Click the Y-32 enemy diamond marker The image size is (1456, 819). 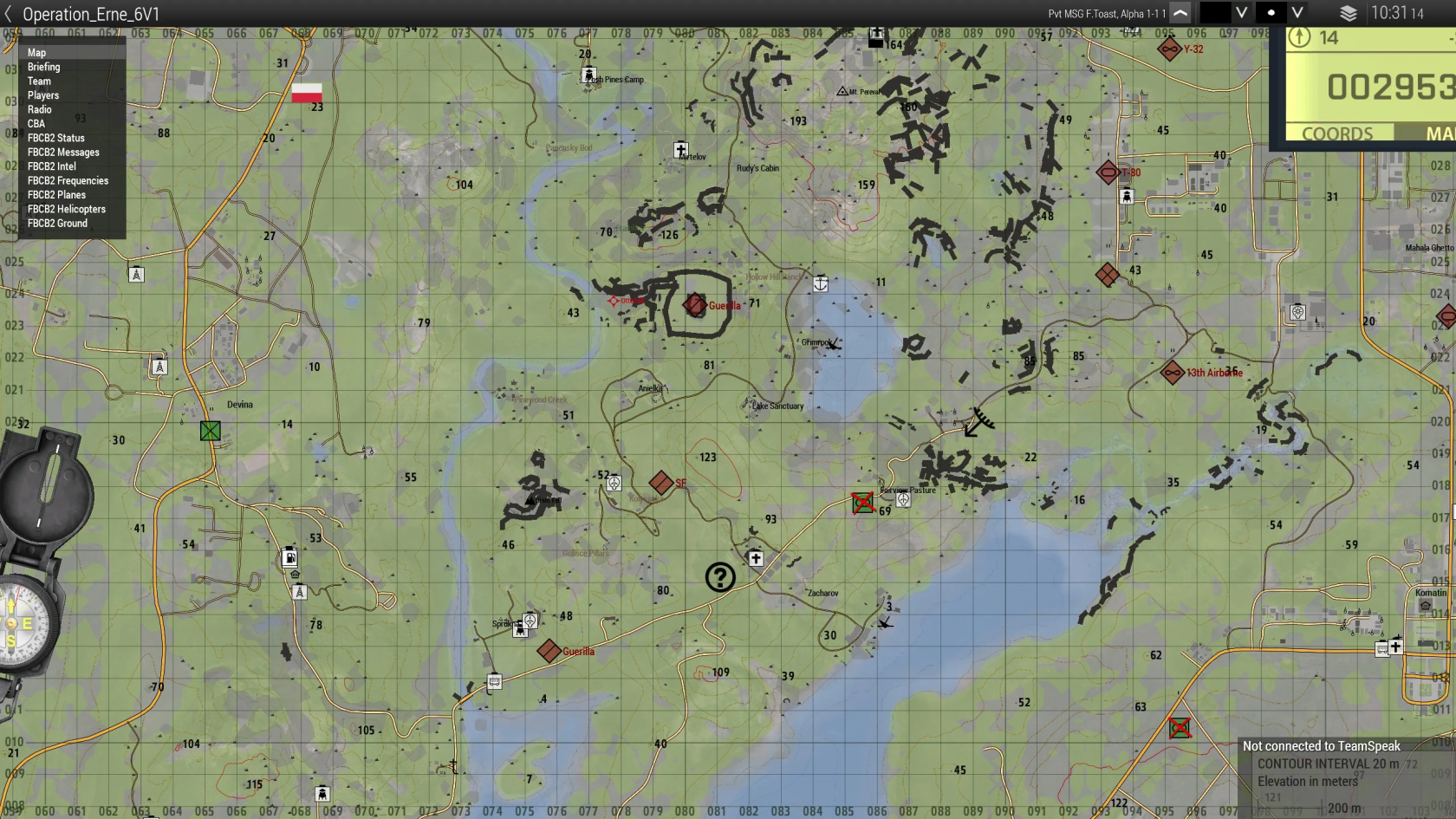pyautogui.click(x=1171, y=49)
